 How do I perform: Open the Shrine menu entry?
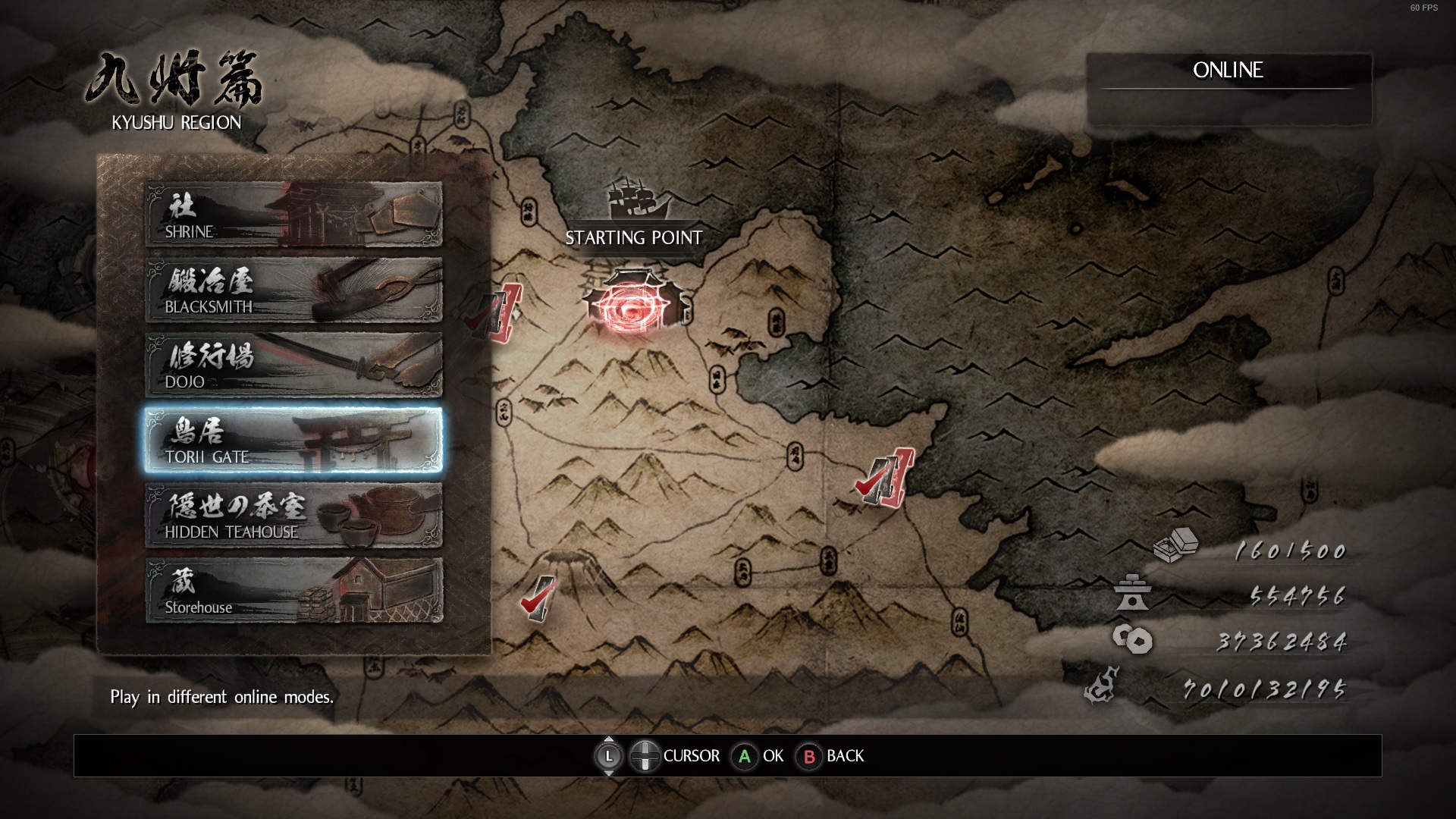293,215
